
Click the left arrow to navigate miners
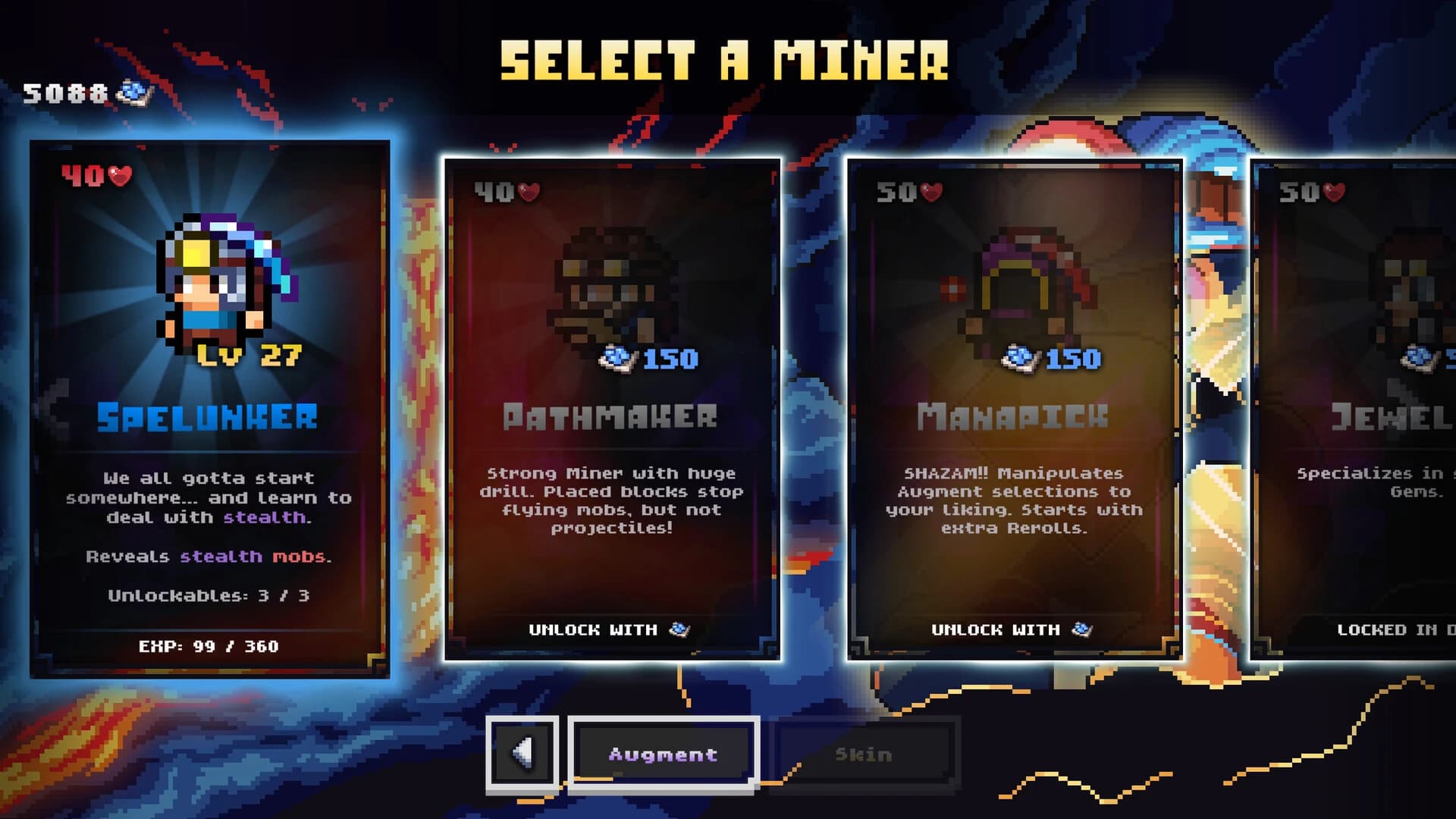pos(522,754)
